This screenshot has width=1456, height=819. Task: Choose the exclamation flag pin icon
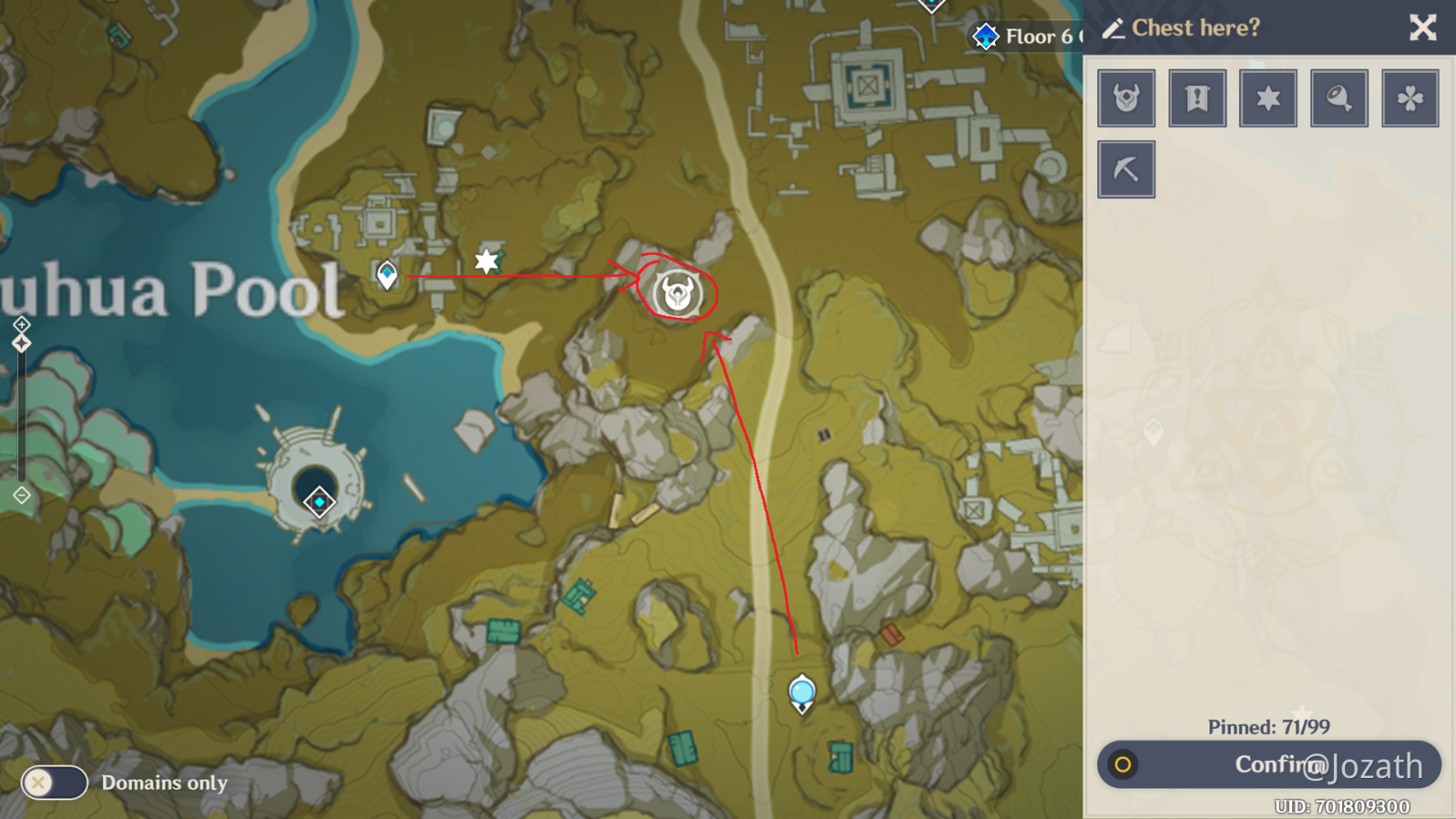pyautogui.click(x=1197, y=98)
